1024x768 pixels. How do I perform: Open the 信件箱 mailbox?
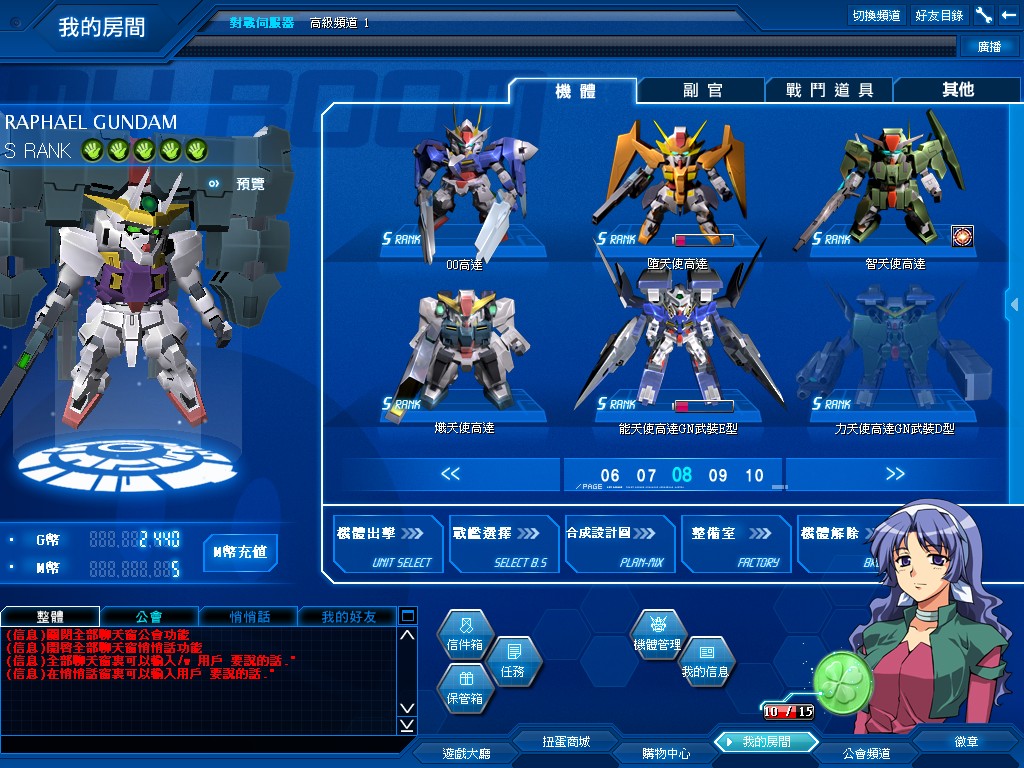[x=465, y=636]
